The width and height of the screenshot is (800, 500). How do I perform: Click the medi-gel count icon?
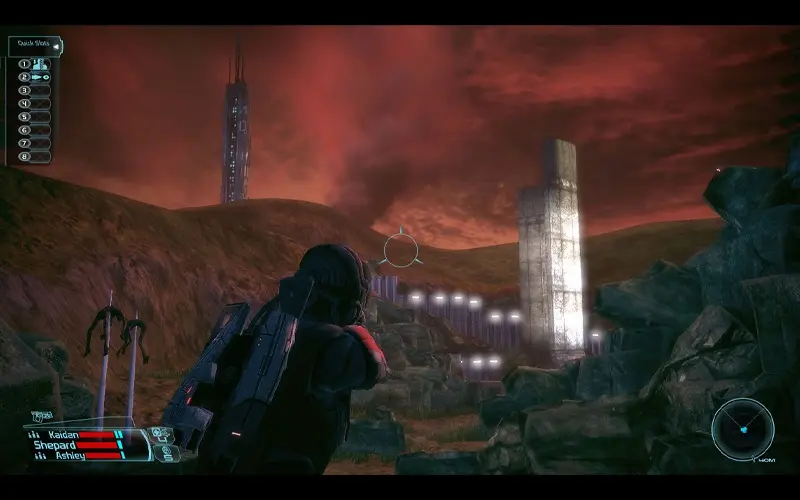168,452
